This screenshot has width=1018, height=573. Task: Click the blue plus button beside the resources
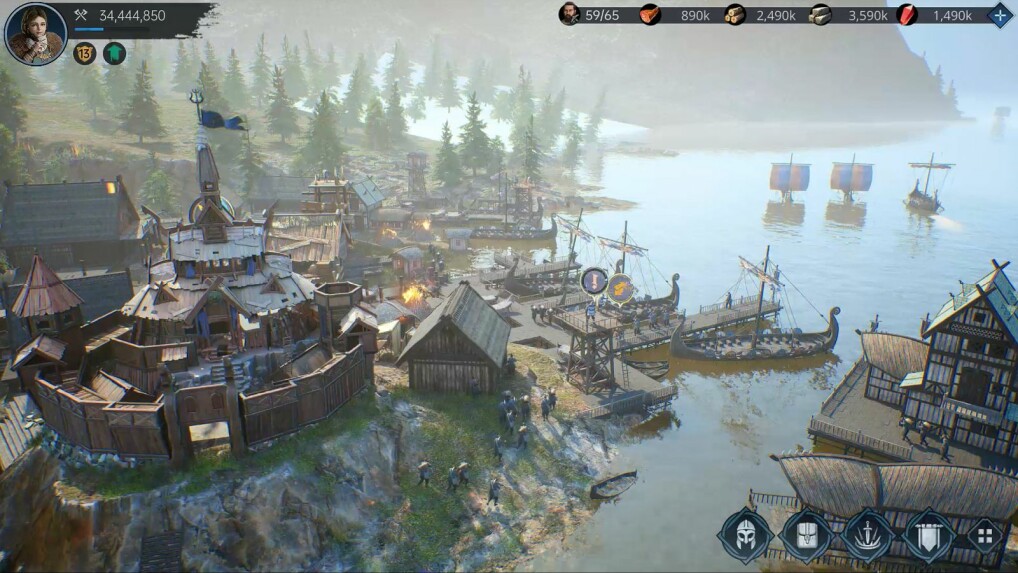coord(1000,15)
